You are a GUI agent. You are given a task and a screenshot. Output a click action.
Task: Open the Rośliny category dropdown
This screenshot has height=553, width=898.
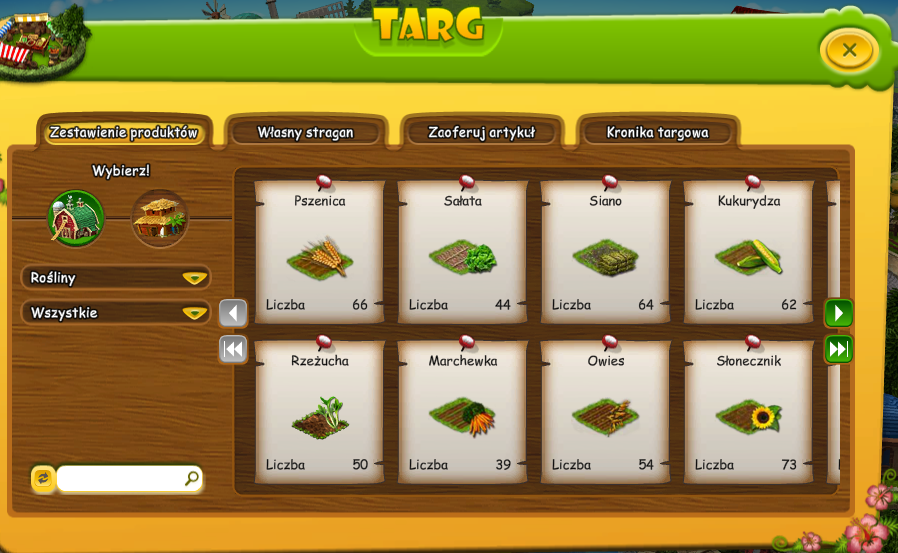(x=115, y=277)
